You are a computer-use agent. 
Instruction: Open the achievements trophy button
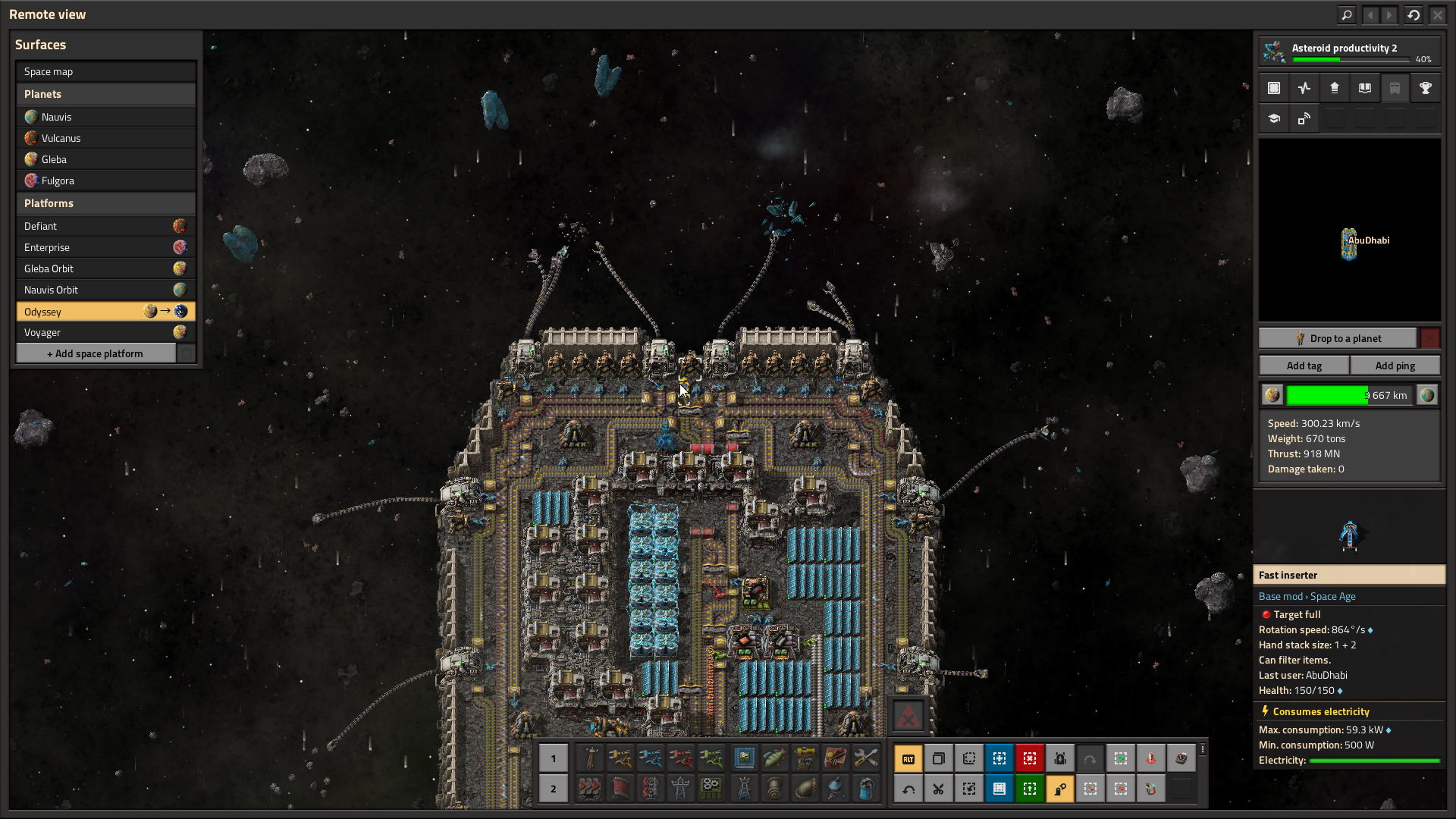click(x=1425, y=88)
